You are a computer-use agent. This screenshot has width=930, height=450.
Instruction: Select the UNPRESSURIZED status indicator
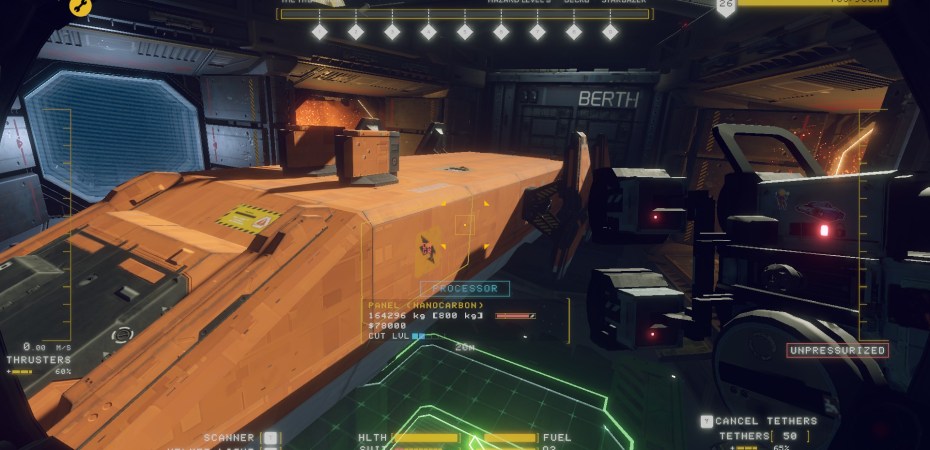coord(836,350)
